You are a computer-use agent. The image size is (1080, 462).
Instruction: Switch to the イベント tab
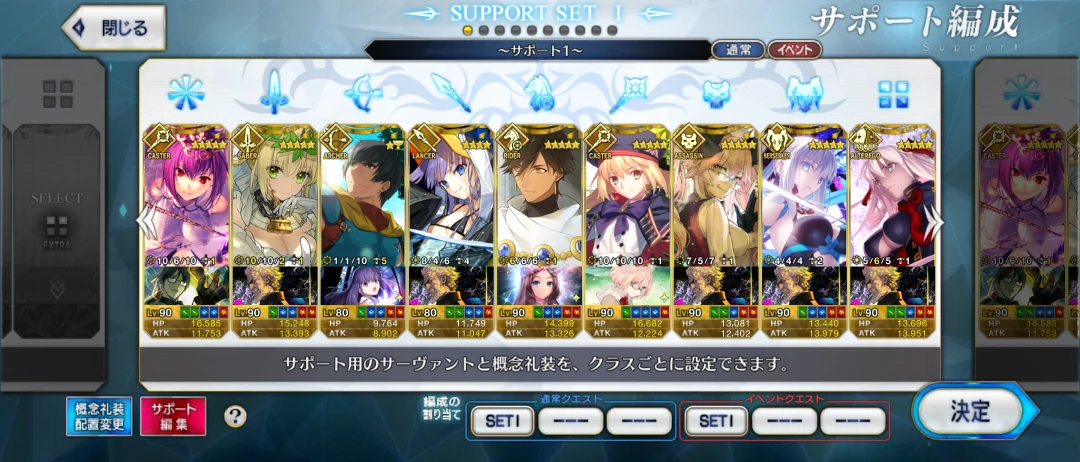[795, 49]
